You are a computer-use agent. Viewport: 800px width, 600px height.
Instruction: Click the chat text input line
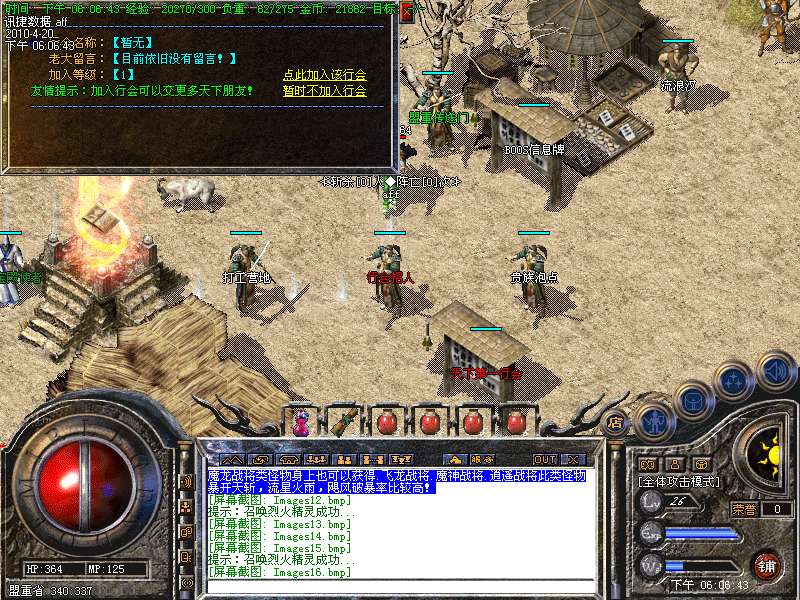(400, 587)
